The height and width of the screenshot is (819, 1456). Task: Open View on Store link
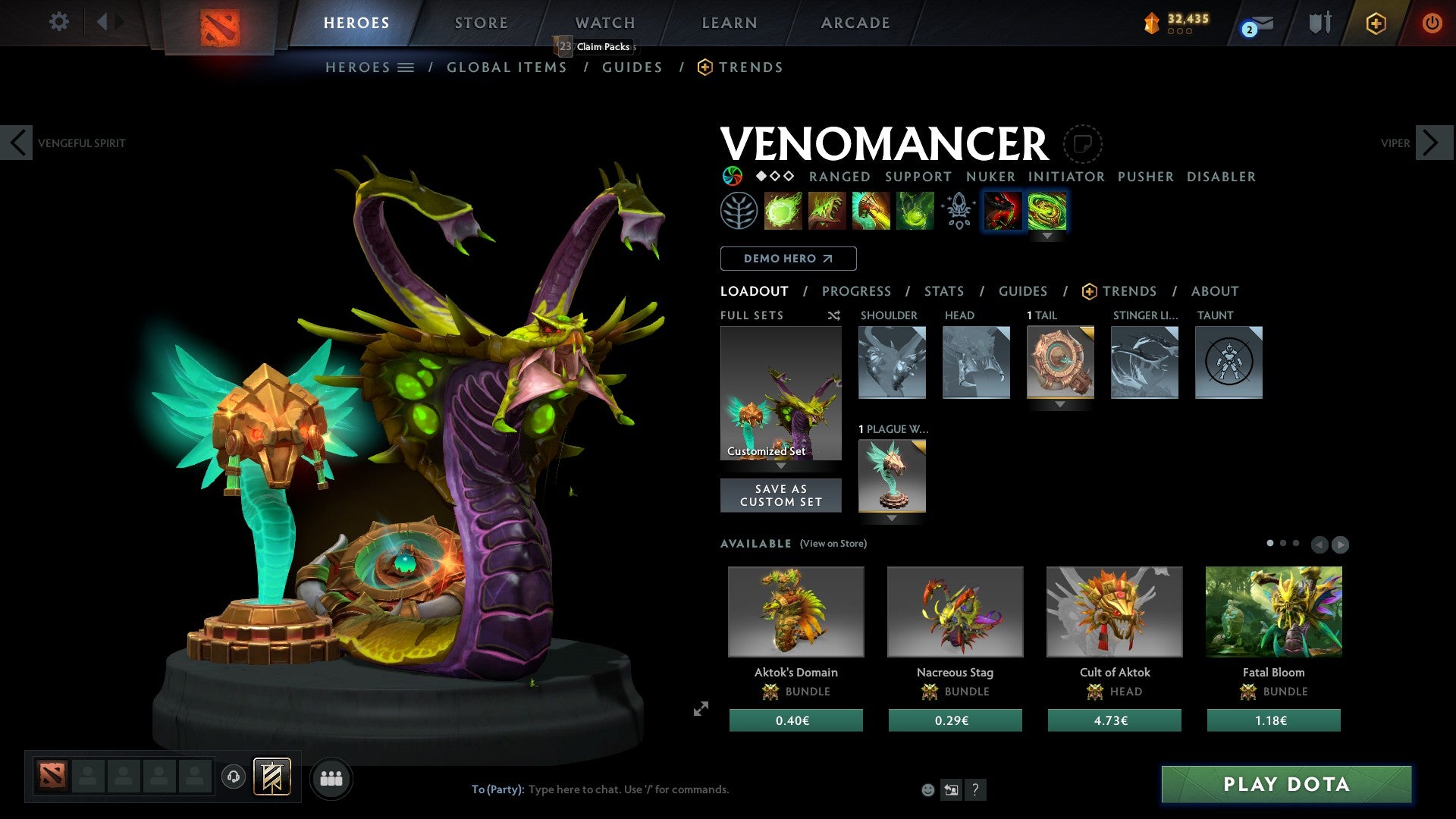pos(833,544)
